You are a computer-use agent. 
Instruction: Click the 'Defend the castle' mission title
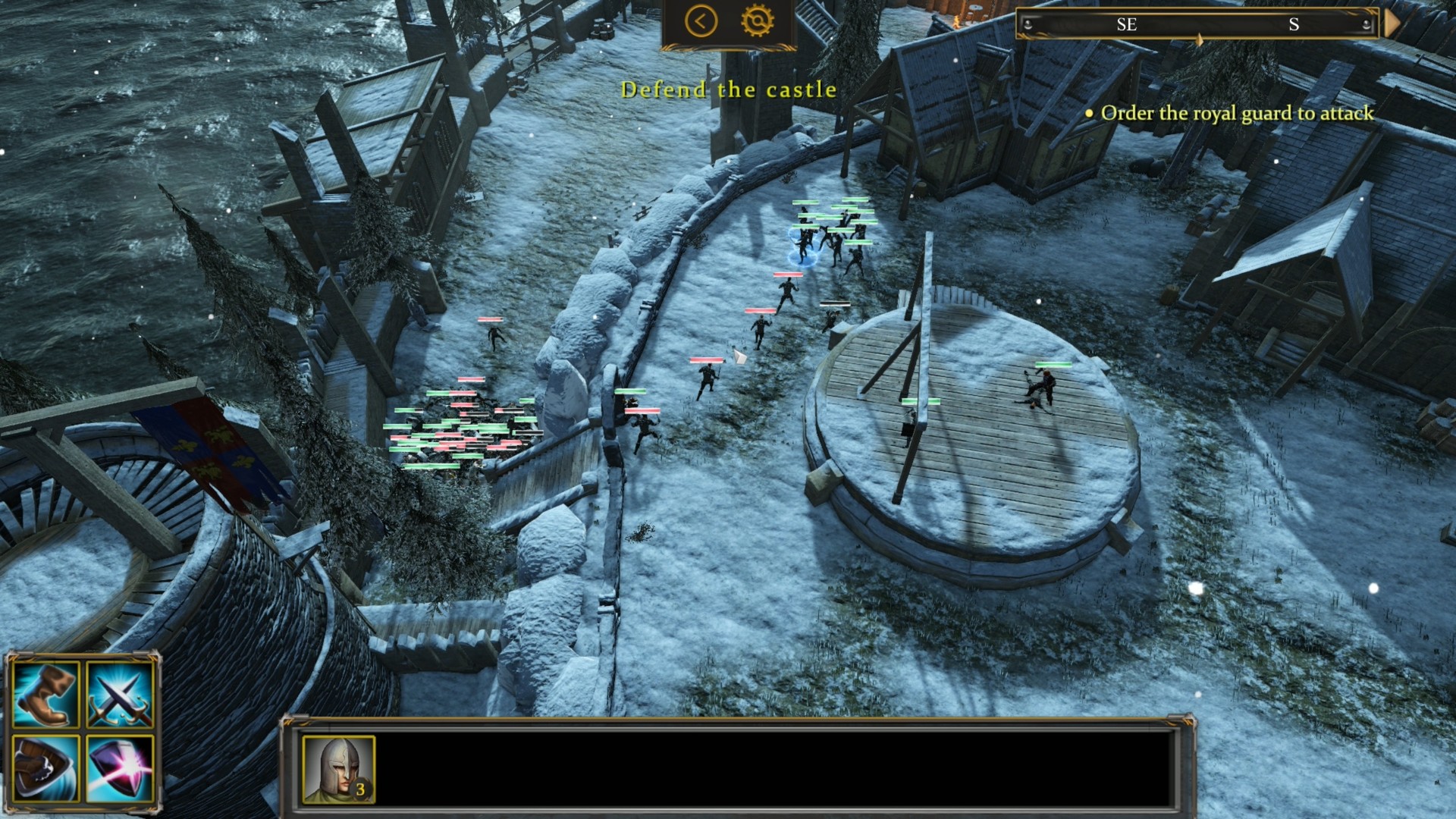(729, 89)
